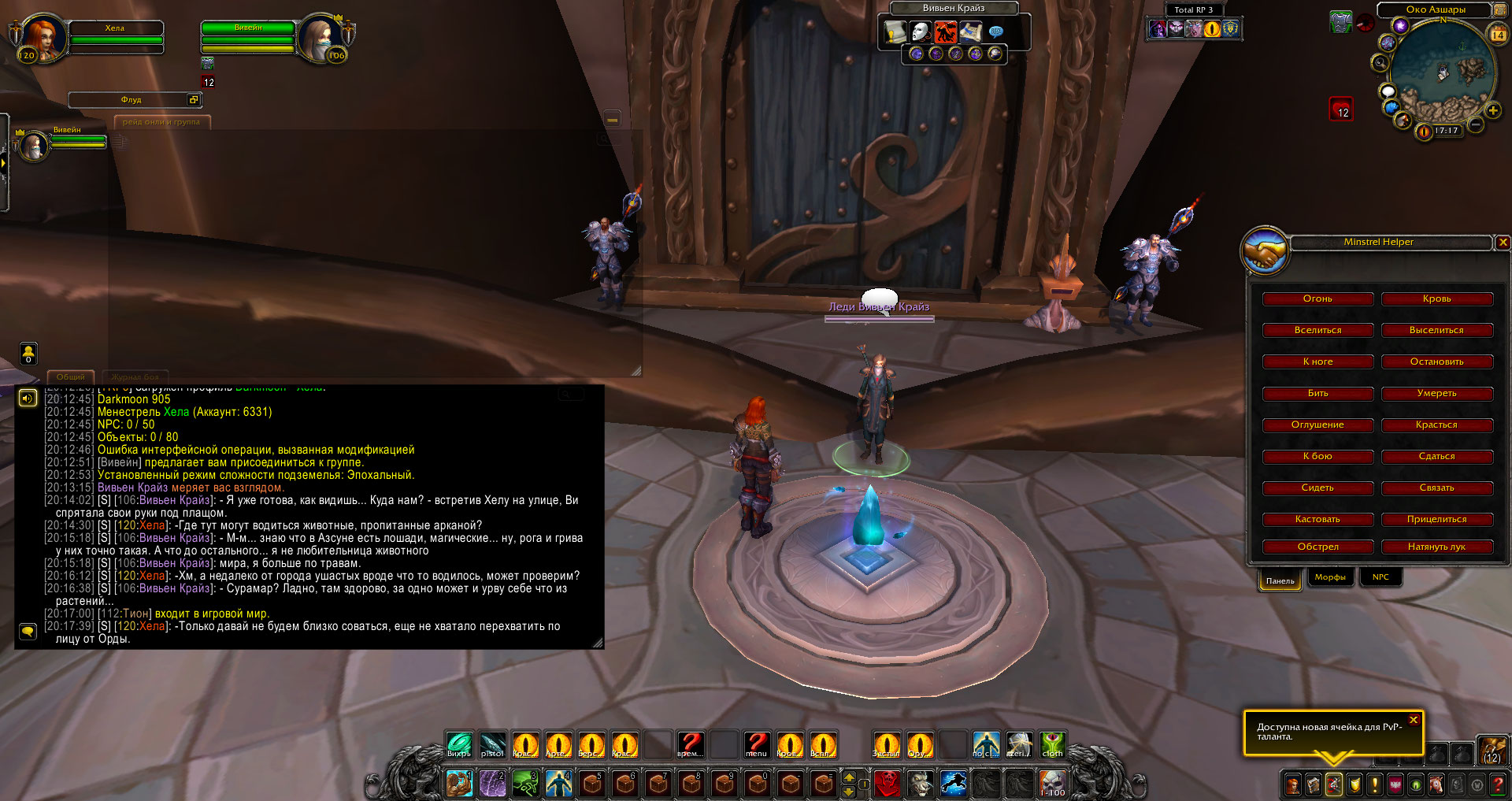Click the red question mark menu slot
The height and width of the screenshot is (801, 1512).
(756, 744)
